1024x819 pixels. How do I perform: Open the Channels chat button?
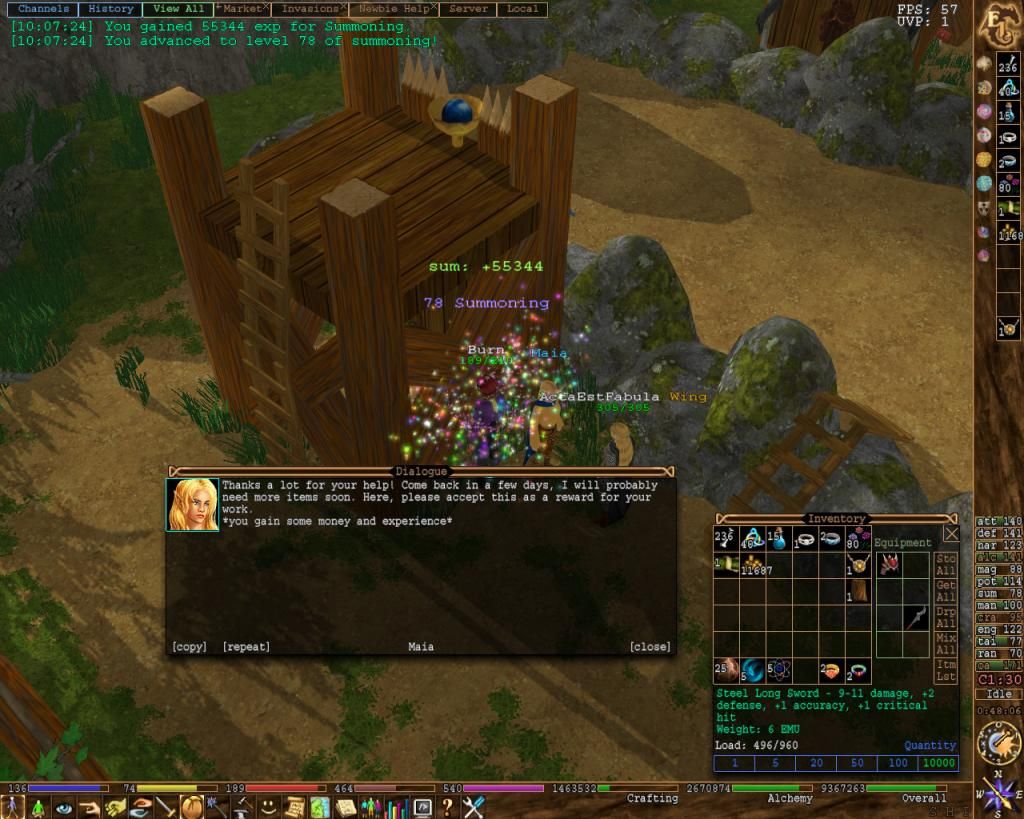pos(43,9)
